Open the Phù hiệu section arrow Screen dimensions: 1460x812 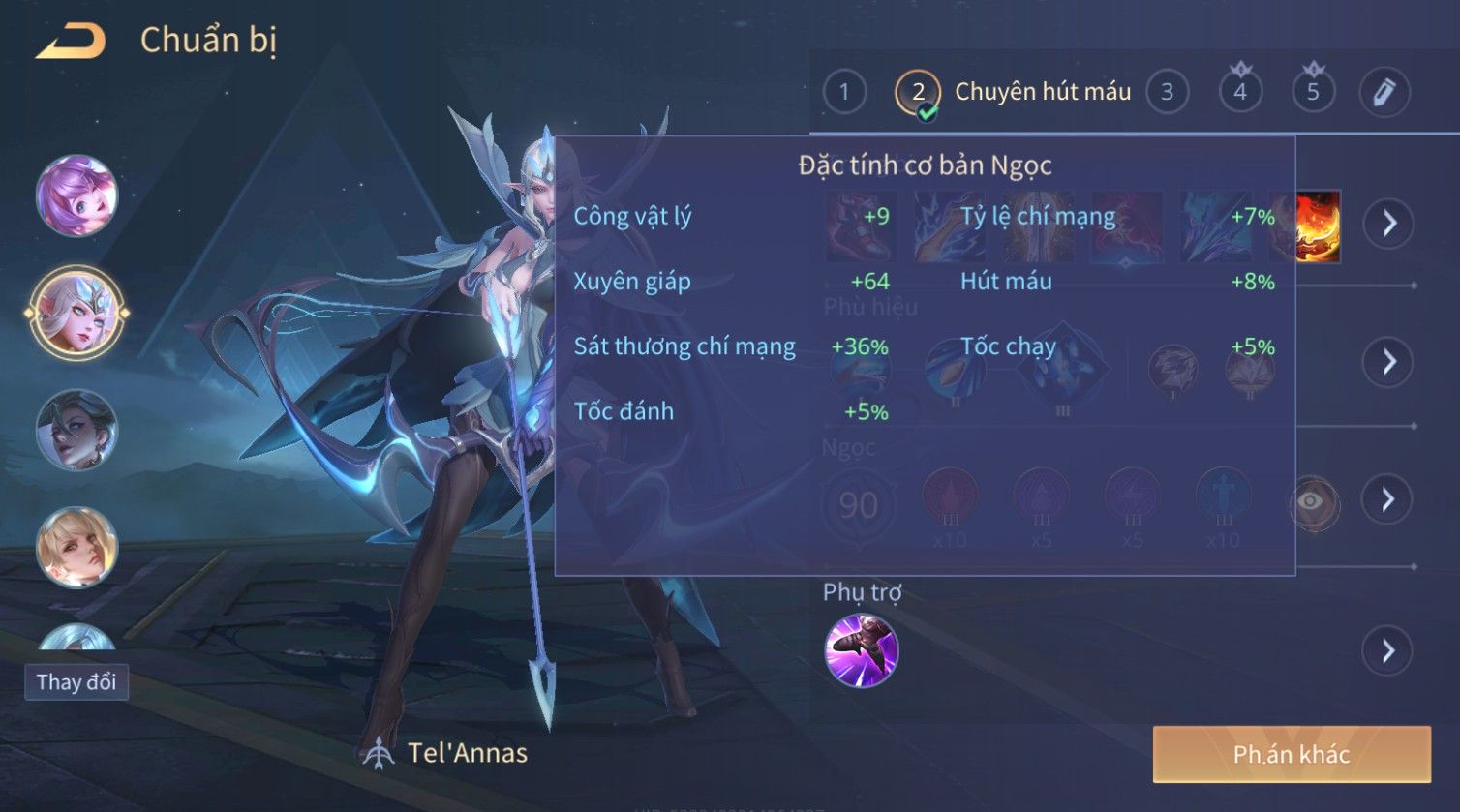click(x=1389, y=362)
